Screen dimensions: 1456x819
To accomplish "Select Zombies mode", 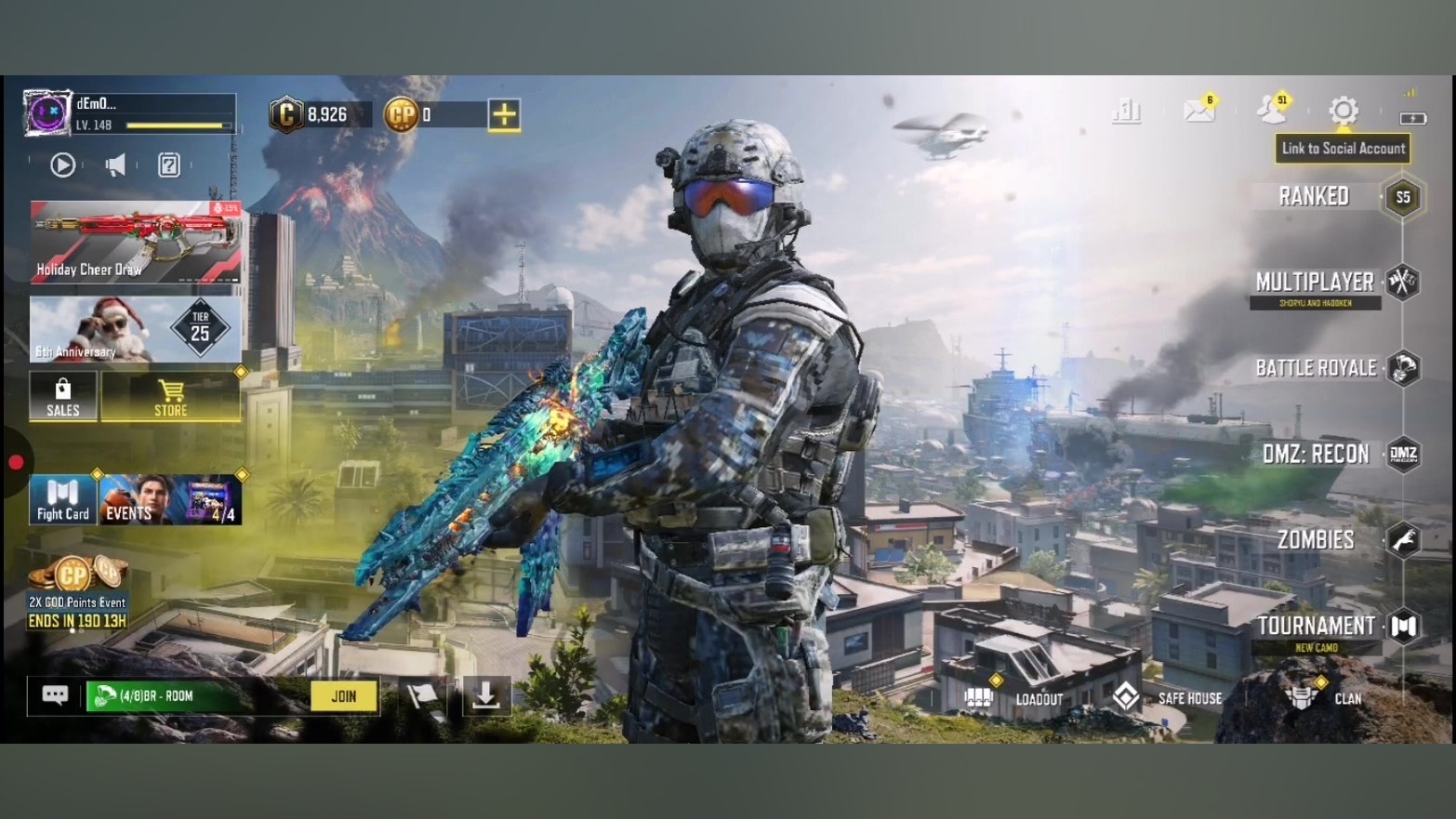I will point(1316,539).
